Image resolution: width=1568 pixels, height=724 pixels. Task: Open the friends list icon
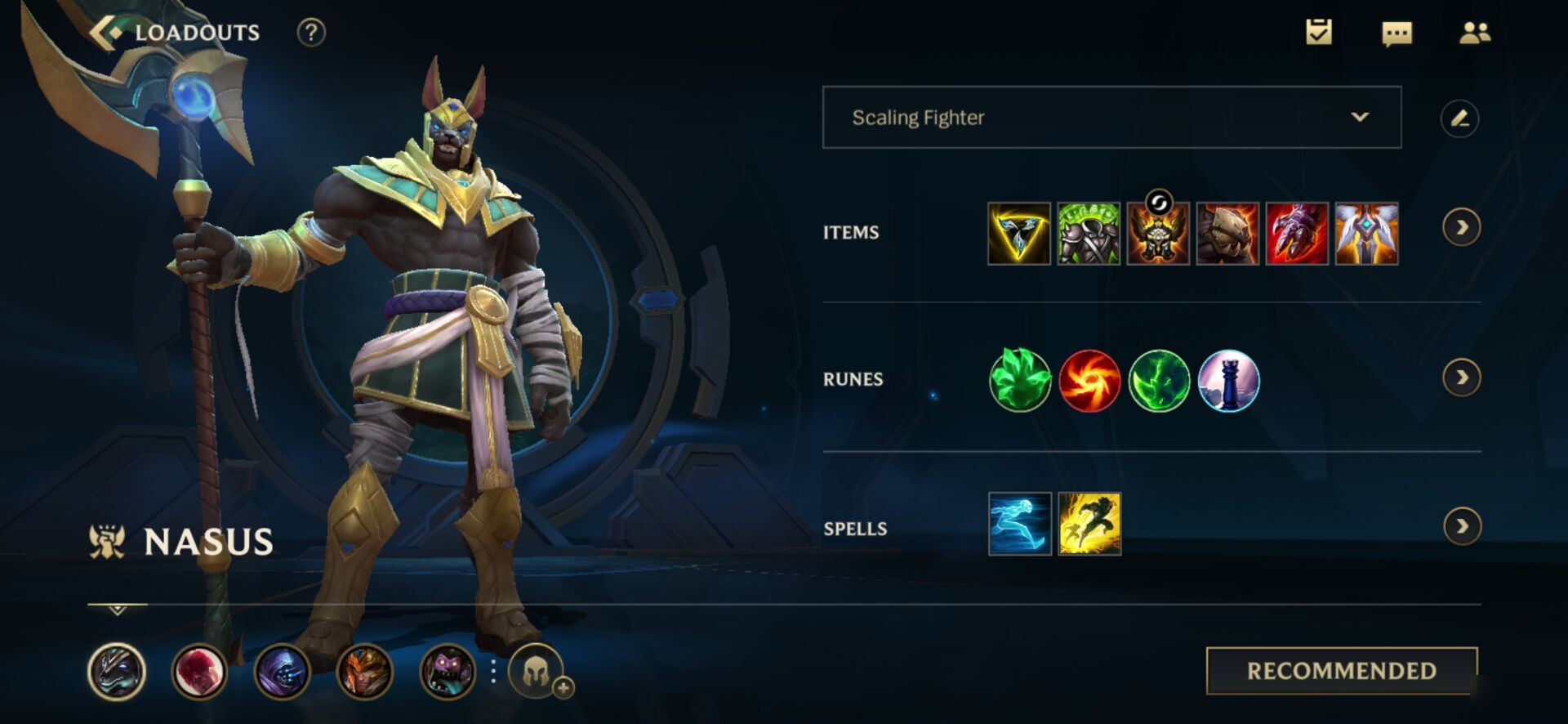coord(1474,33)
